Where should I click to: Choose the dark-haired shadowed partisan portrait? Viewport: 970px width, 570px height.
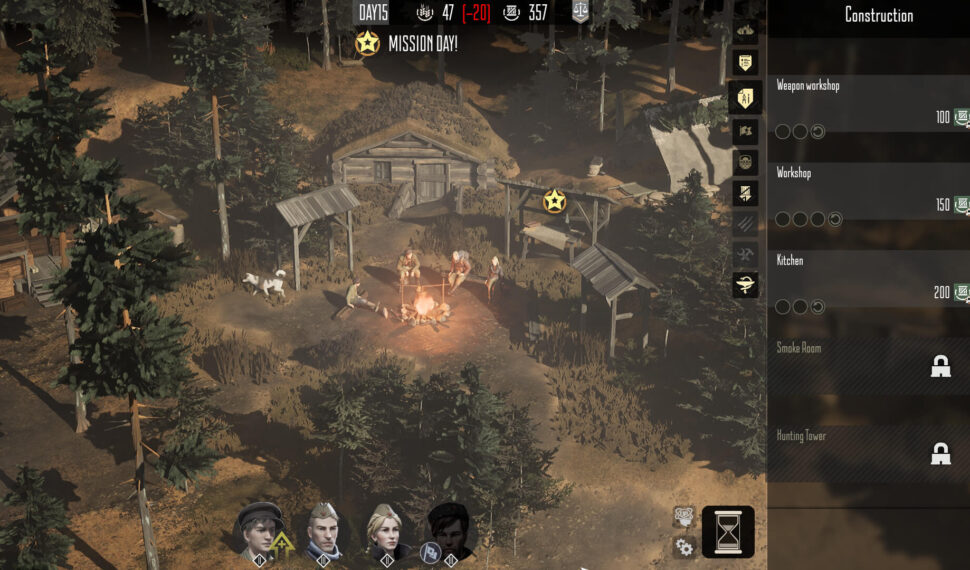tap(449, 530)
